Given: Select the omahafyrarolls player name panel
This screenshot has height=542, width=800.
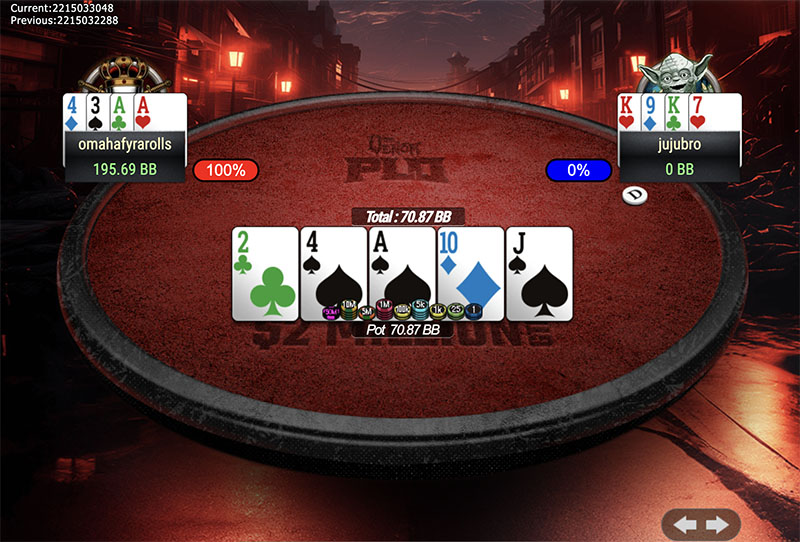Looking at the screenshot, I should click(x=125, y=144).
